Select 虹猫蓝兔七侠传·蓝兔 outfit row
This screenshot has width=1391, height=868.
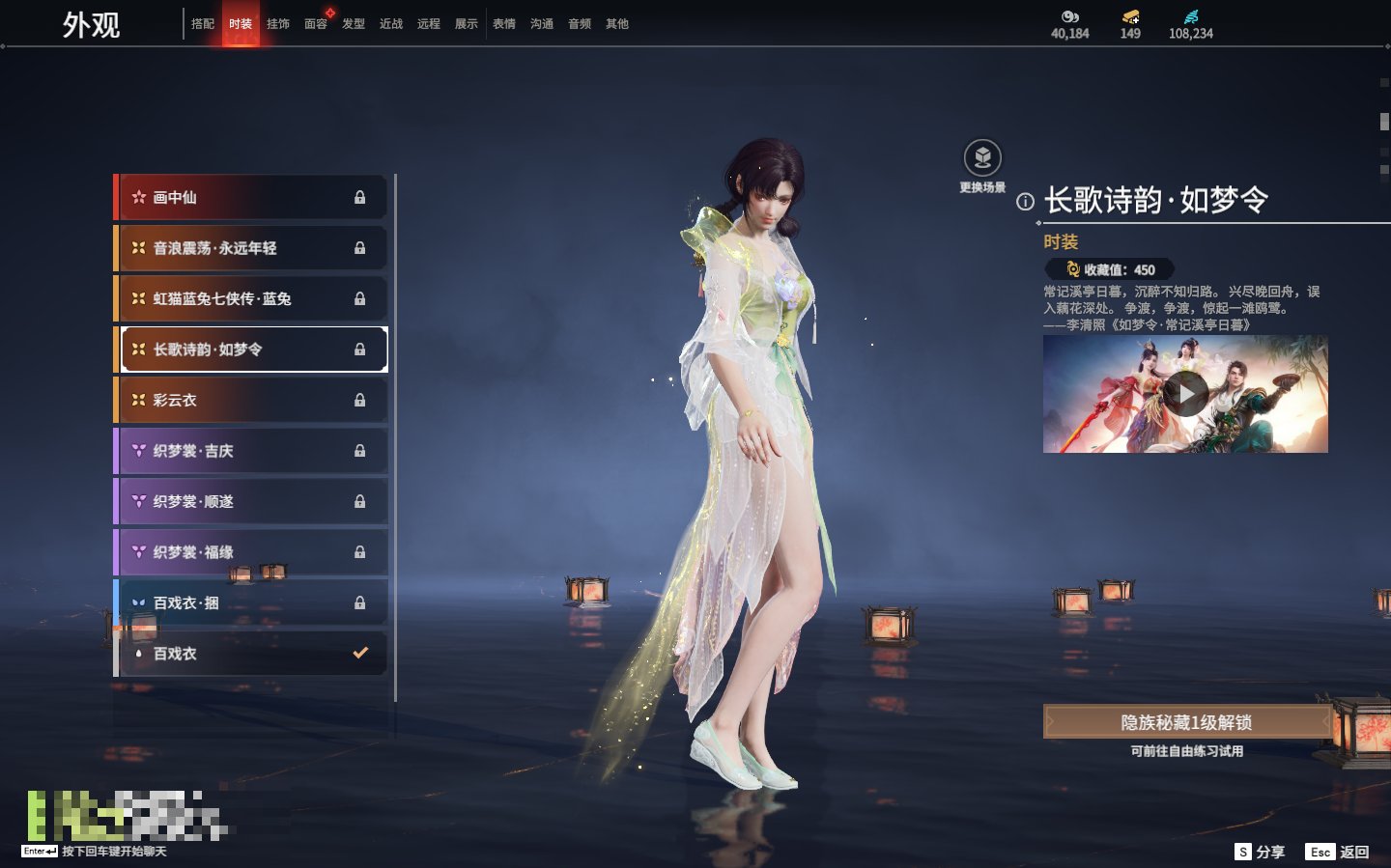[251, 298]
